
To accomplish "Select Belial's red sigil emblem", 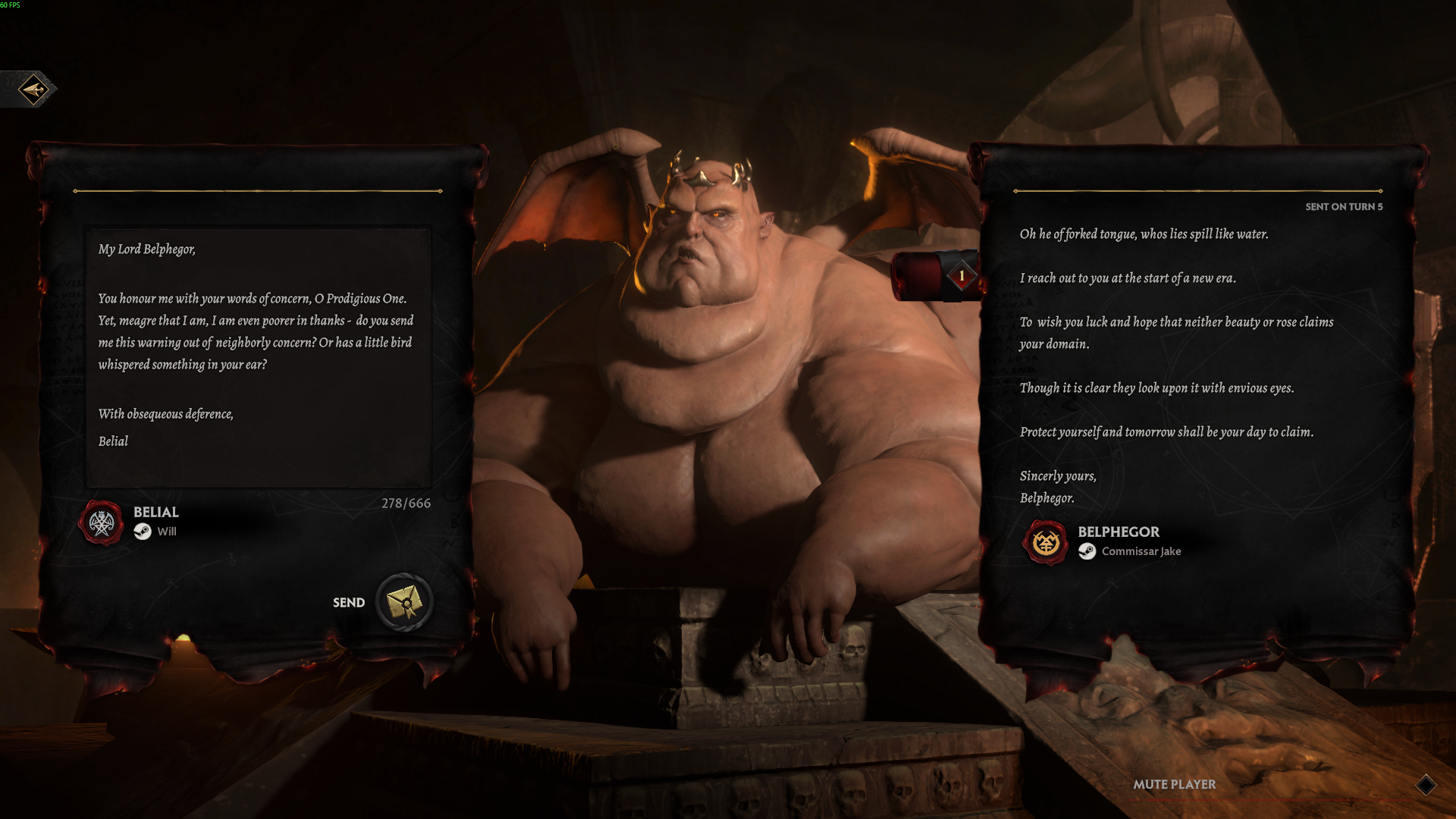I will (x=102, y=522).
